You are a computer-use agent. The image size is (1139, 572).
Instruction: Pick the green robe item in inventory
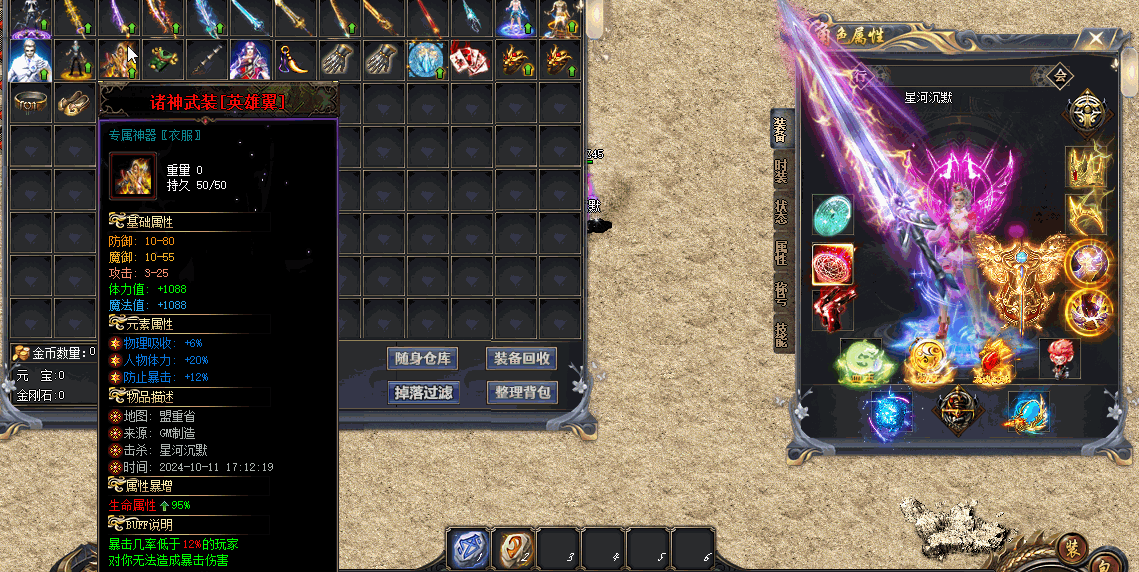click(x=161, y=60)
